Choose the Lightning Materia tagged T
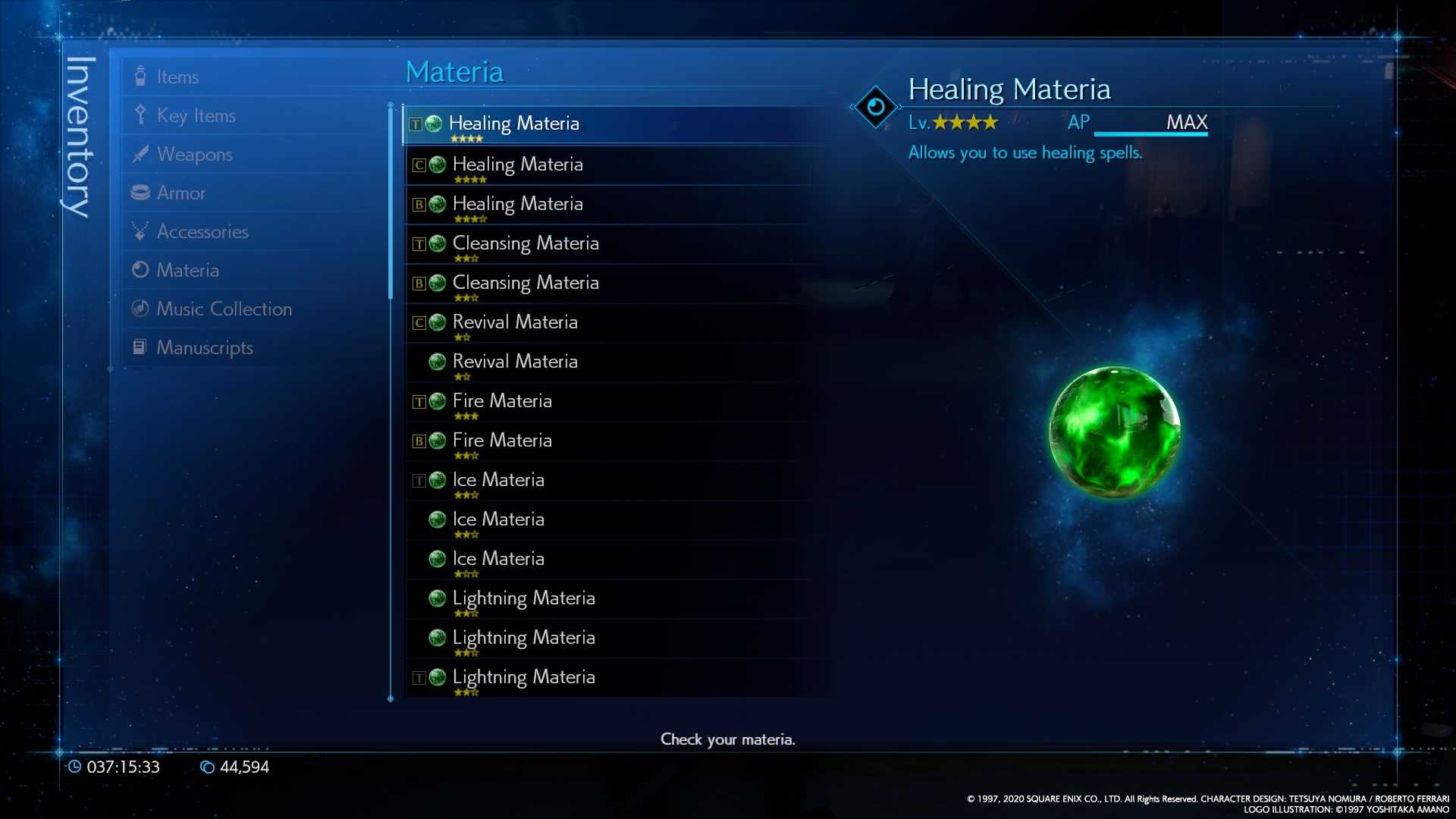1456x819 pixels. (523, 677)
